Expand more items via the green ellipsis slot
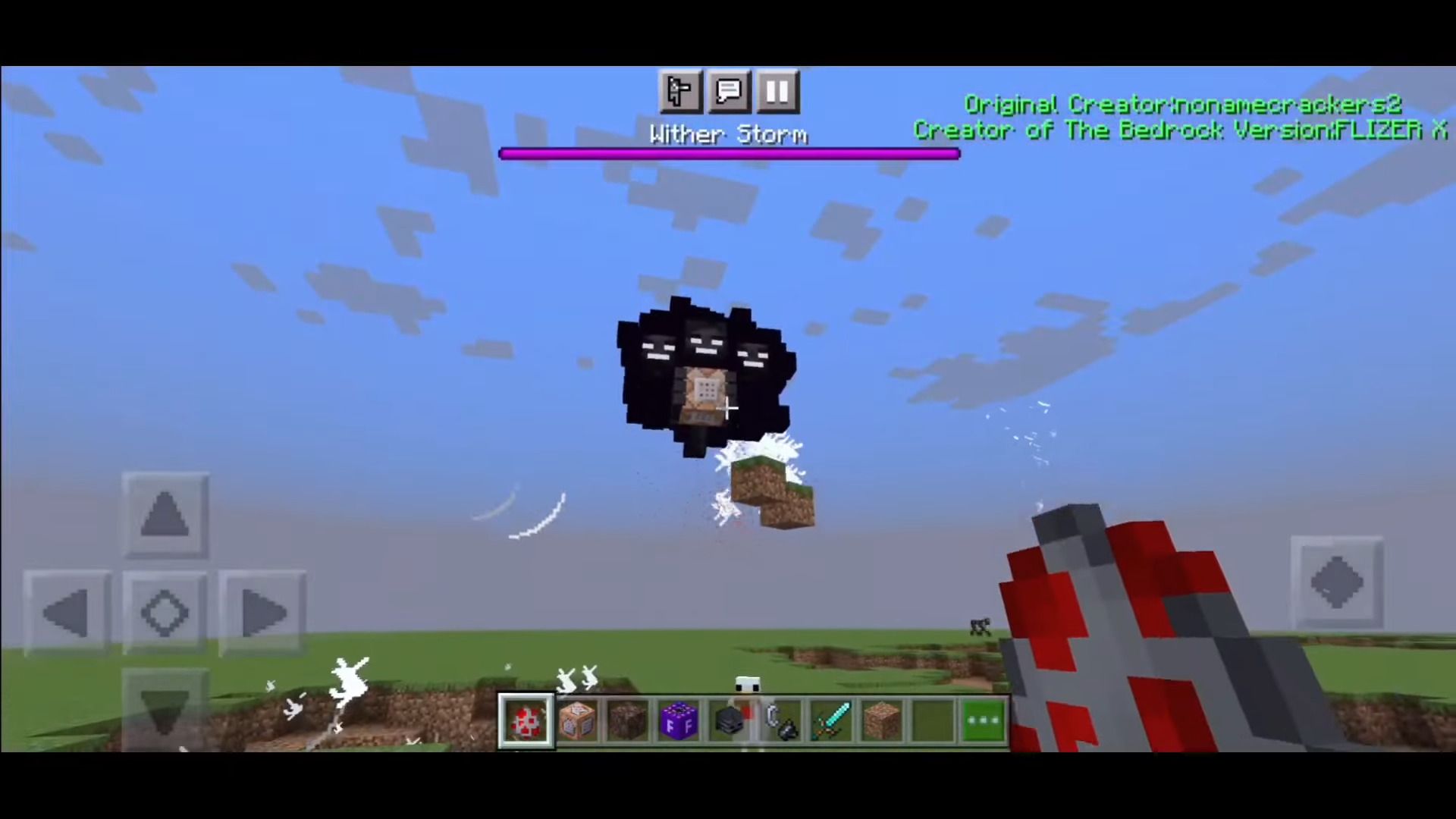 pyautogui.click(x=984, y=720)
